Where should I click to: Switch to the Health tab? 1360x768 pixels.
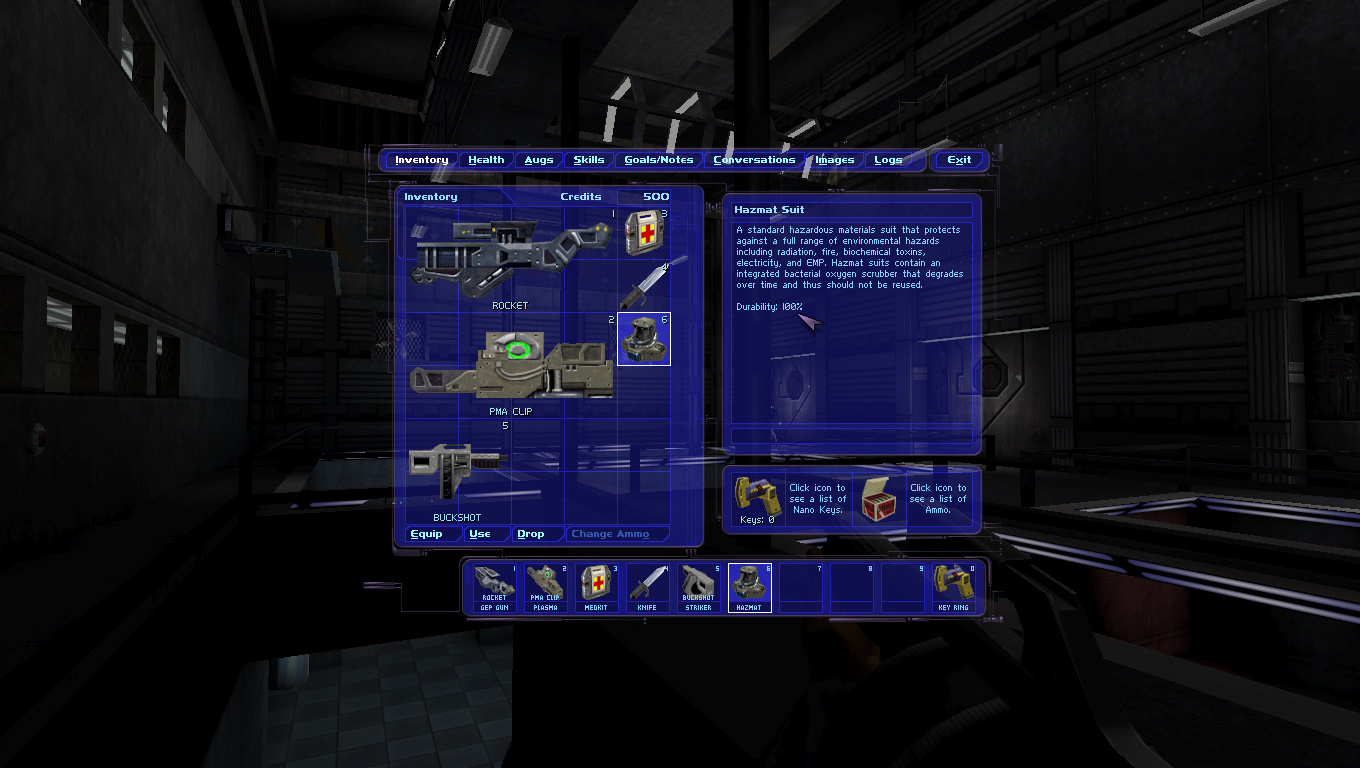(486, 159)
